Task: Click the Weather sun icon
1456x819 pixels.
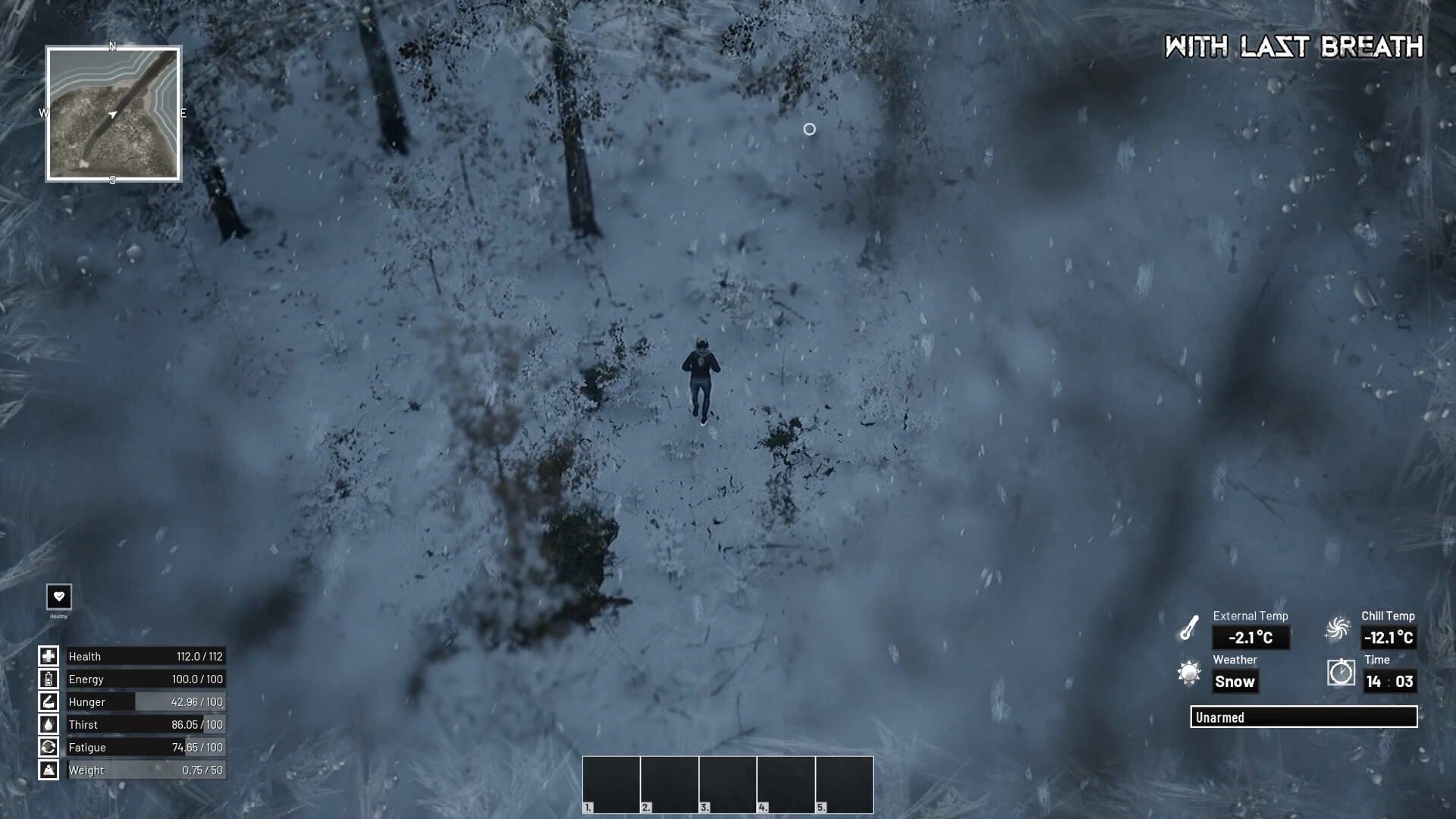Action: [1189, 673]
